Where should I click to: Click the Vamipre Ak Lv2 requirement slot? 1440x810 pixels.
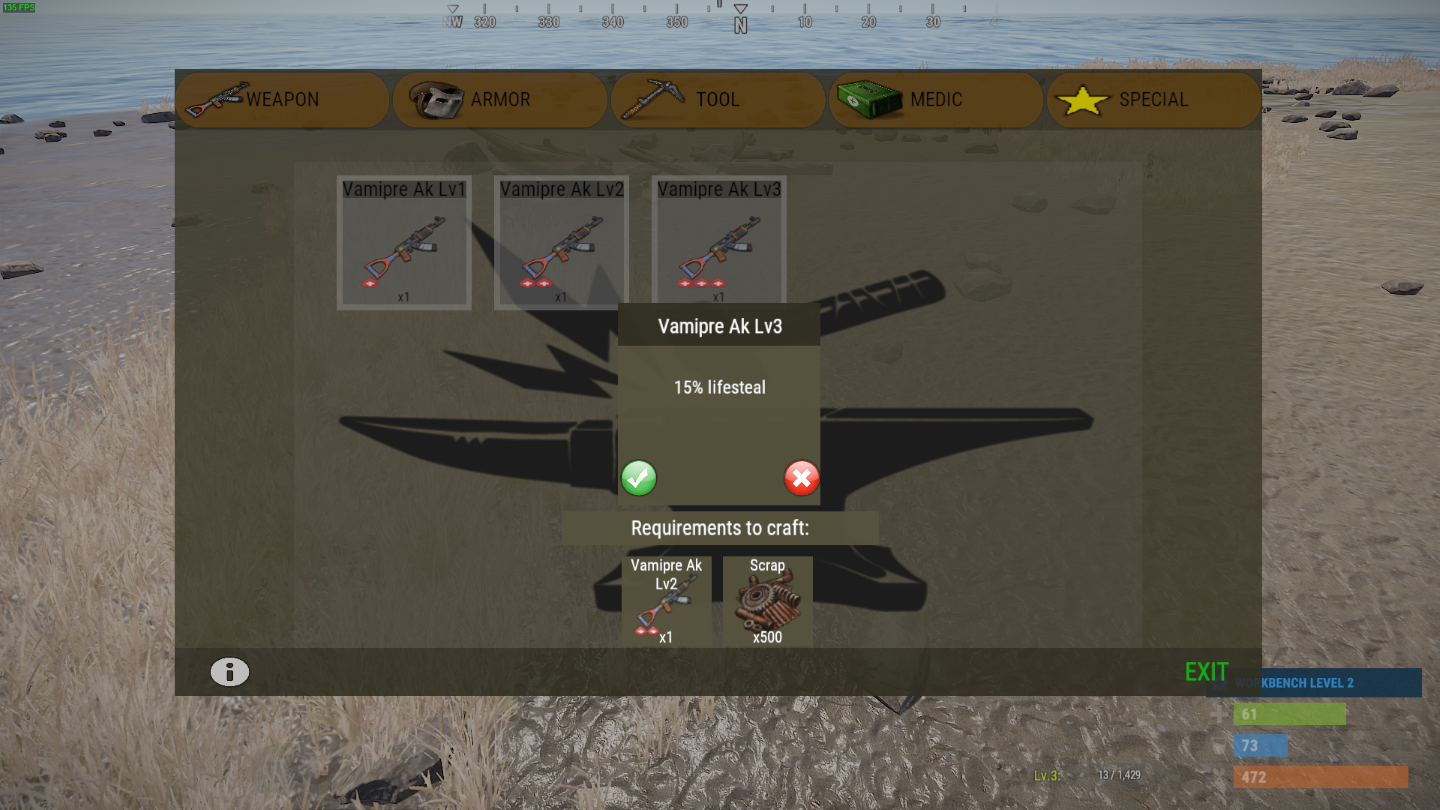click(x=666, y=602)
